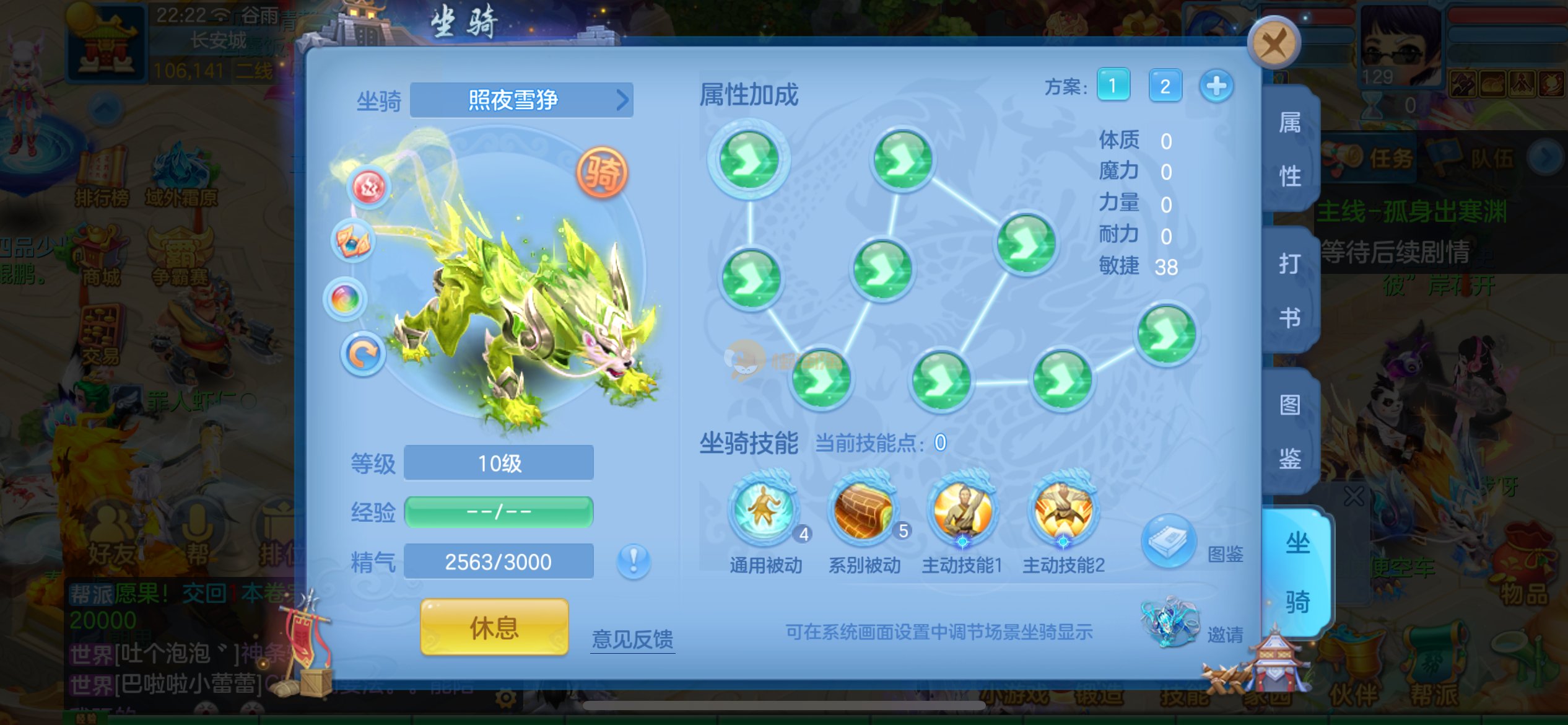Click the 邀请 invite dragon icon
Screen dimensions: 1568x725
1170,622
